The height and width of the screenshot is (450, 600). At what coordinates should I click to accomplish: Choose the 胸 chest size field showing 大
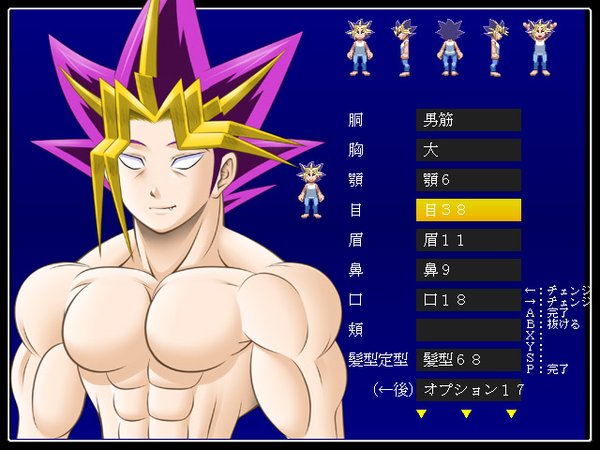click(x=468, y=151)
